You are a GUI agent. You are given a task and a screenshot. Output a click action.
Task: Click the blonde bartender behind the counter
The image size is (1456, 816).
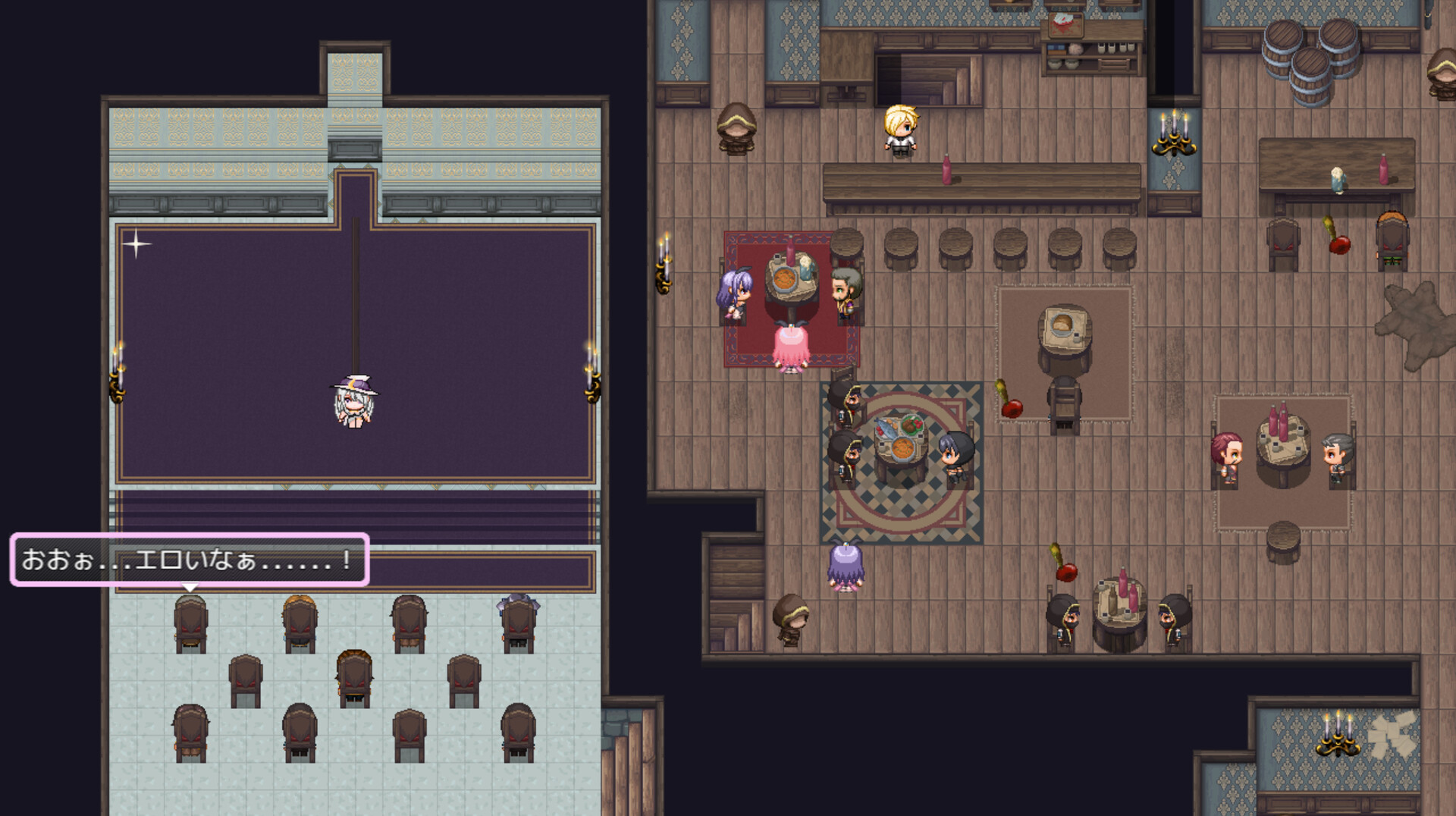coord(901,130)
